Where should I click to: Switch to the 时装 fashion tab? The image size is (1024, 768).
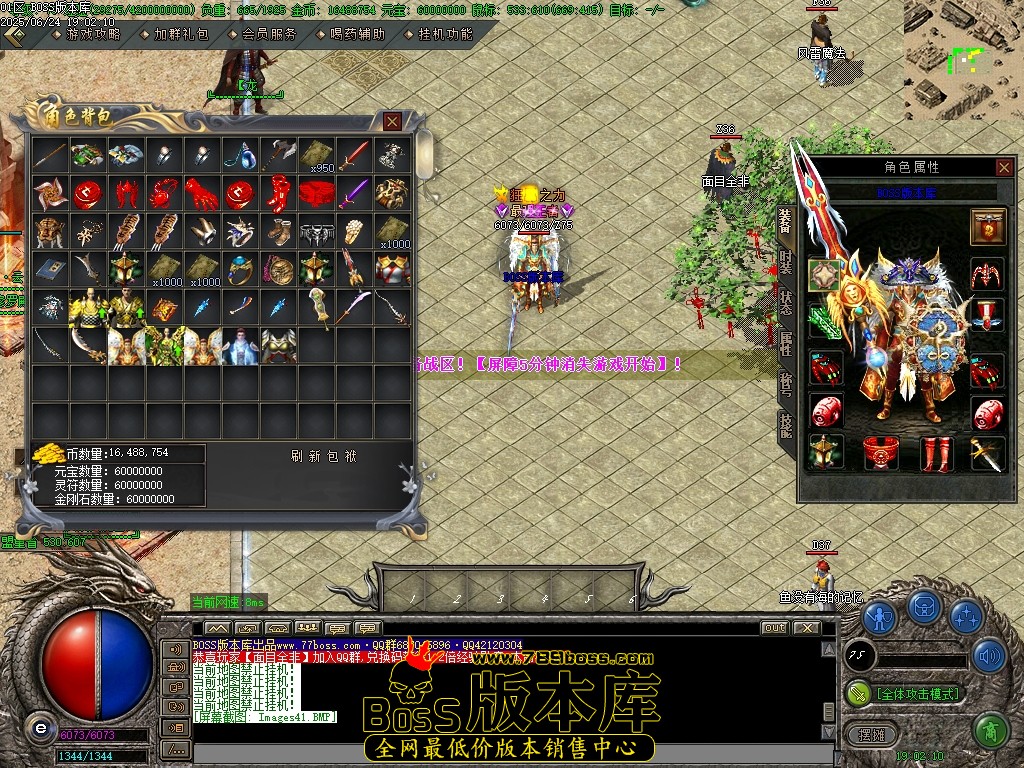pos(786,263)
